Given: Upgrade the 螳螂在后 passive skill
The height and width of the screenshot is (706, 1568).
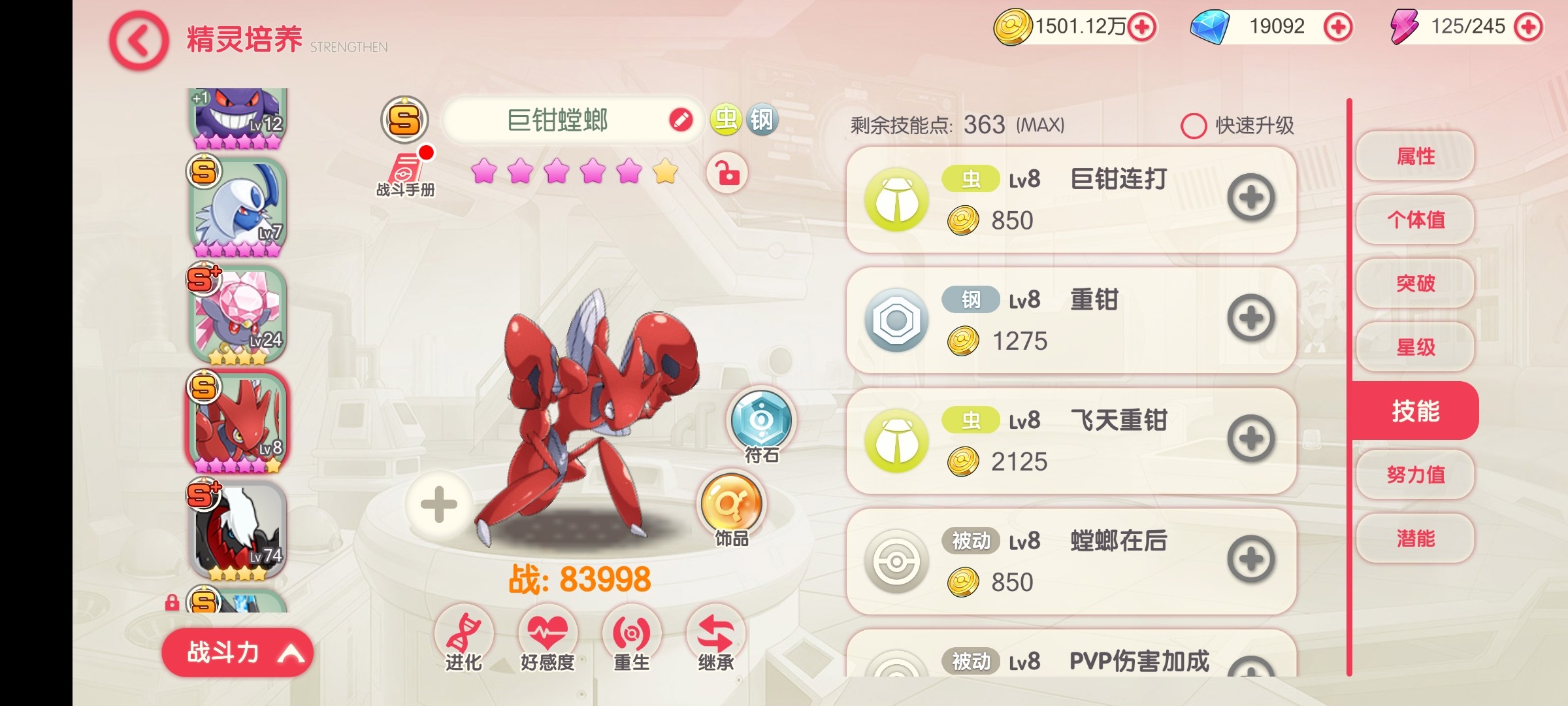Looking at the screenshot, I should 1250,560.
